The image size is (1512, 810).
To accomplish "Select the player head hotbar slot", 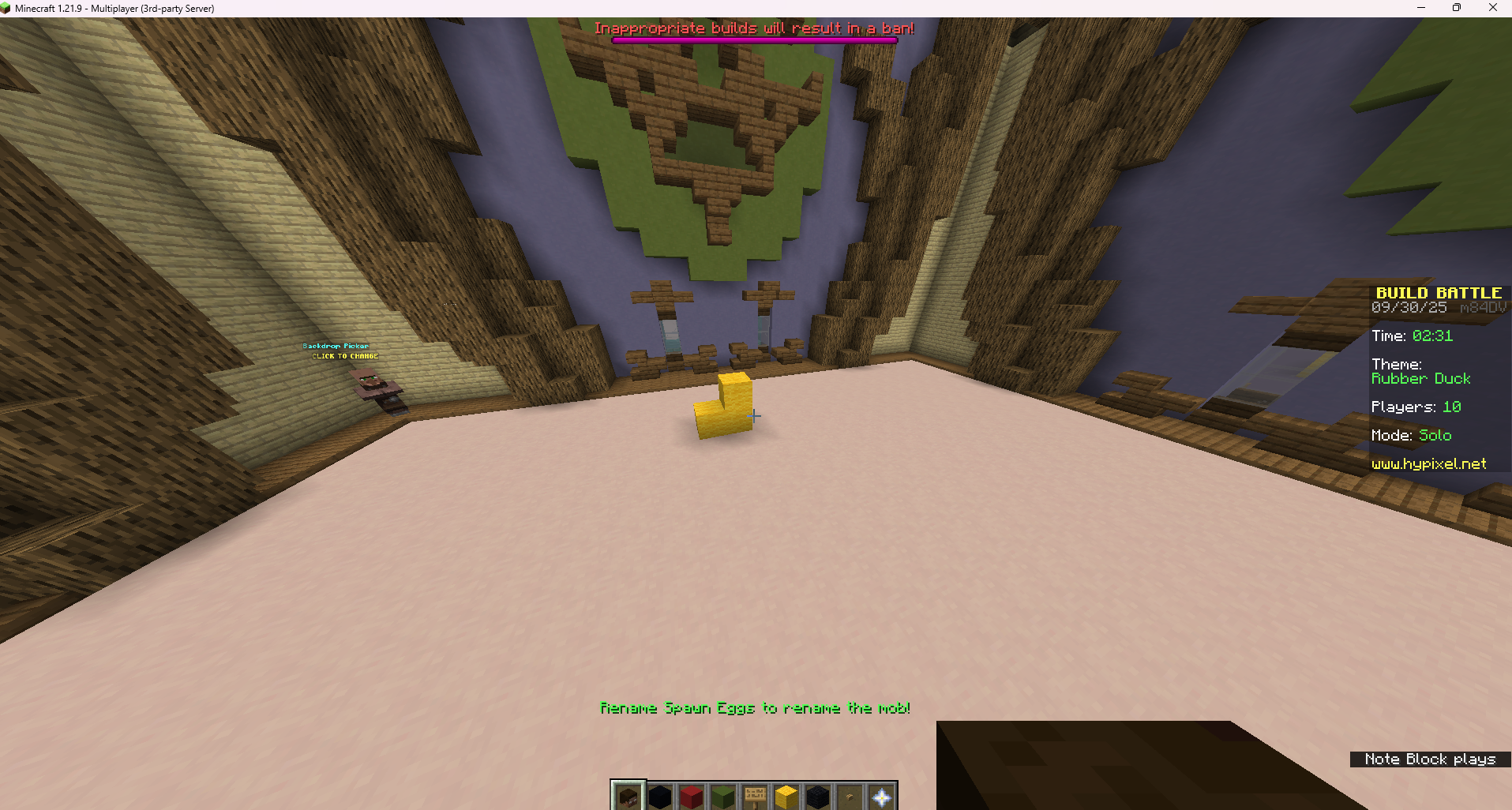I will pyautogui.click(x=628, y=796).
